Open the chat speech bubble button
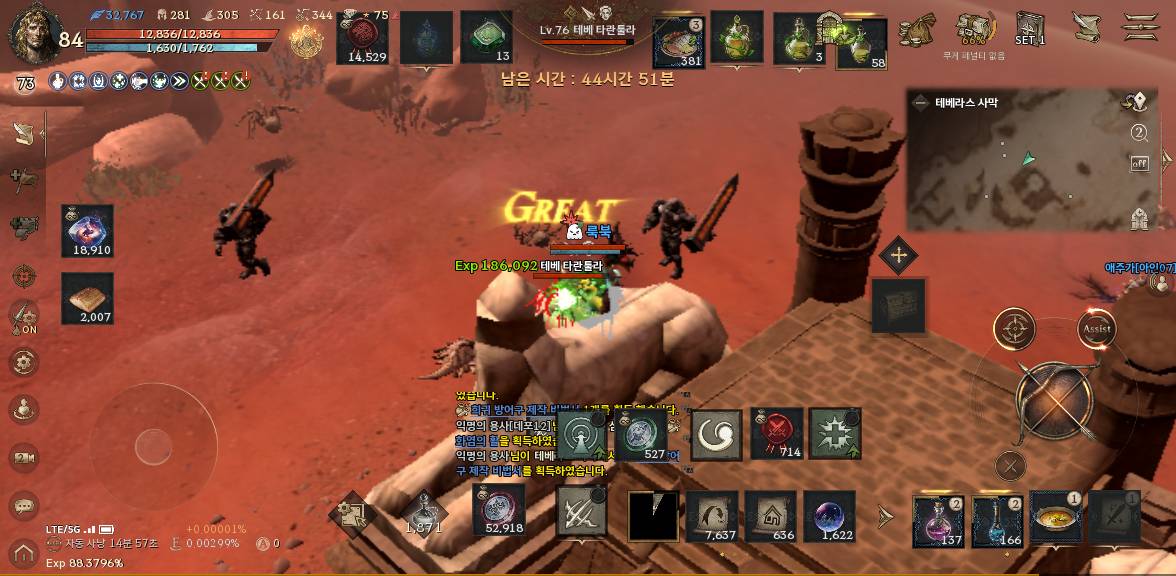Viewport: 1176px width, 576px height. [x=24, y=505]
